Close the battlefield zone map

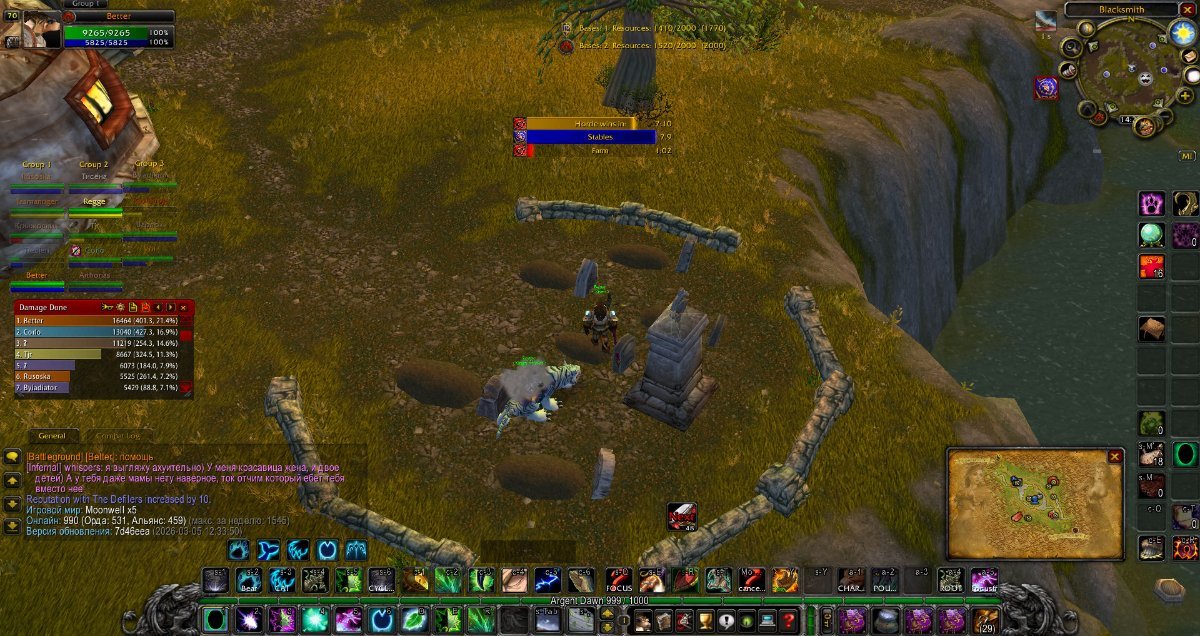click(1115, 457)
